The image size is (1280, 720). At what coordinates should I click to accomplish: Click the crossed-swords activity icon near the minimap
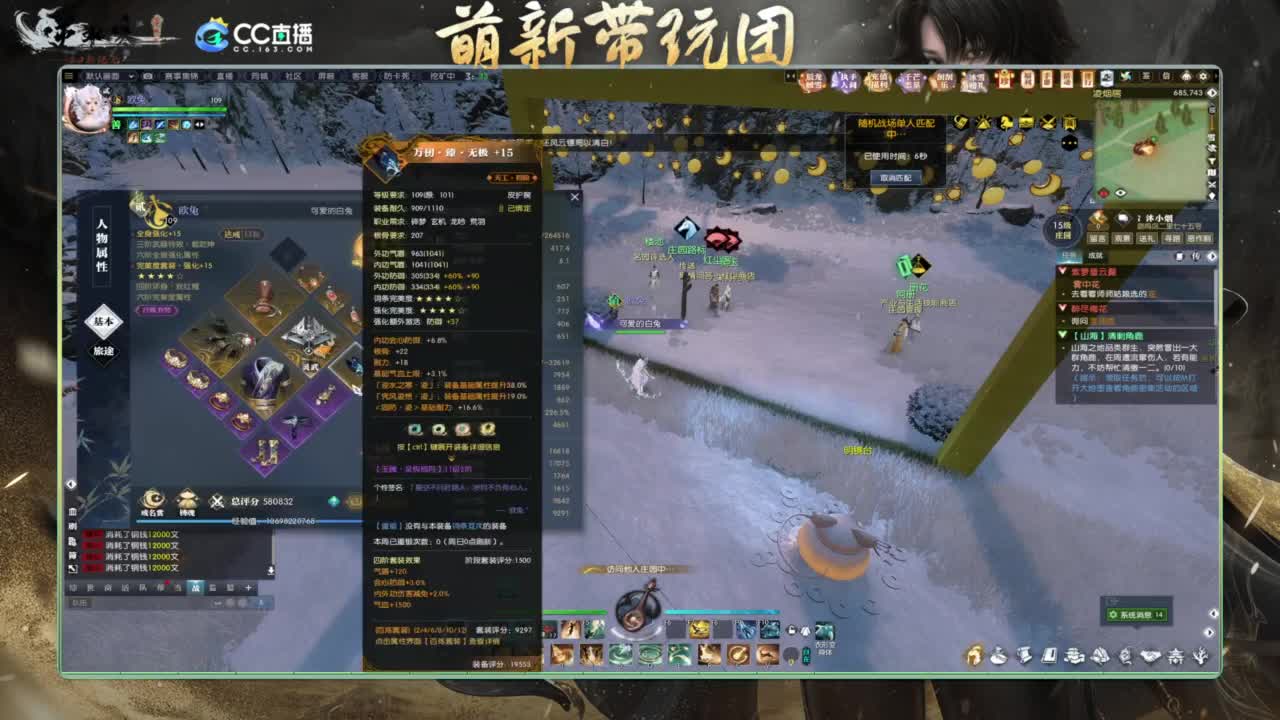coord(1046,123)
